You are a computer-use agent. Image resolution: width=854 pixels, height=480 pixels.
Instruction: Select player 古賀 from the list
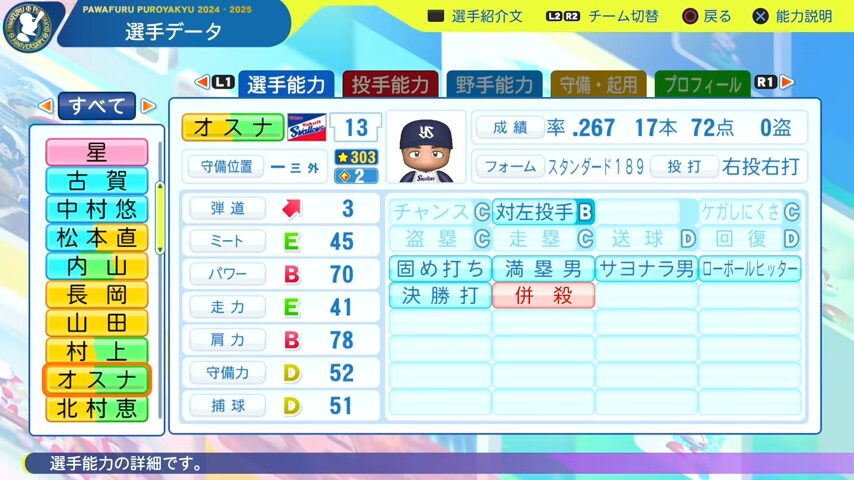[96, 181]
